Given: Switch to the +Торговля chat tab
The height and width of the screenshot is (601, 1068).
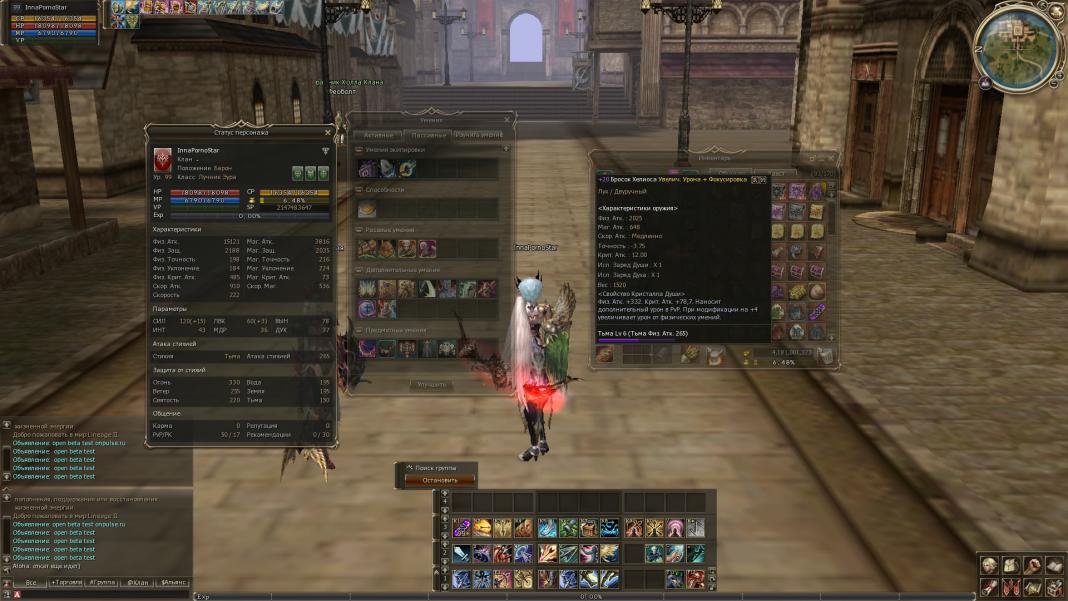Looking at the screenshot, I should coord(68,582).
